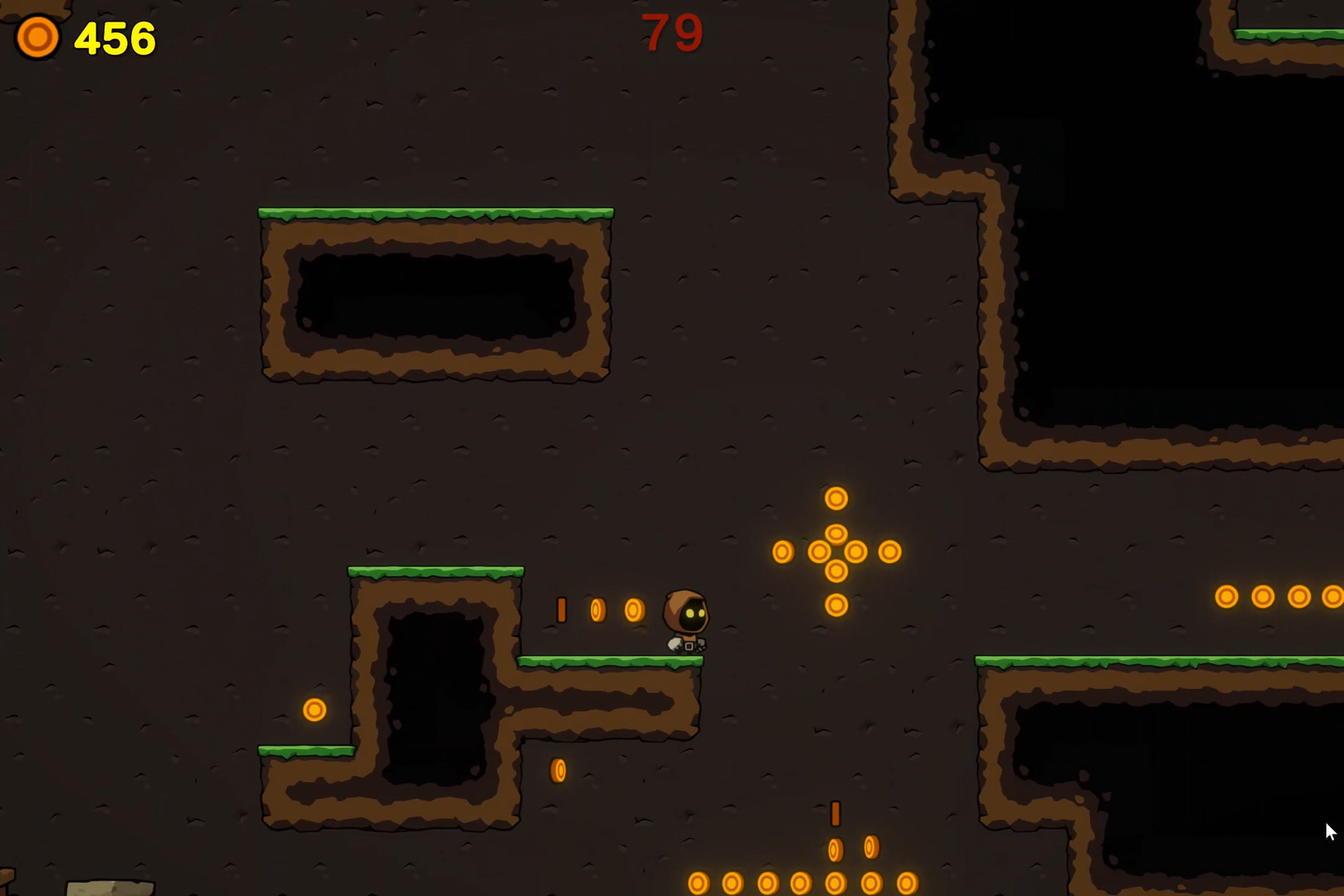The height and width of the screenshot is (896, 1344).
Task: Click the vertical coin above the bottom cluster
Action: point(834,815)
